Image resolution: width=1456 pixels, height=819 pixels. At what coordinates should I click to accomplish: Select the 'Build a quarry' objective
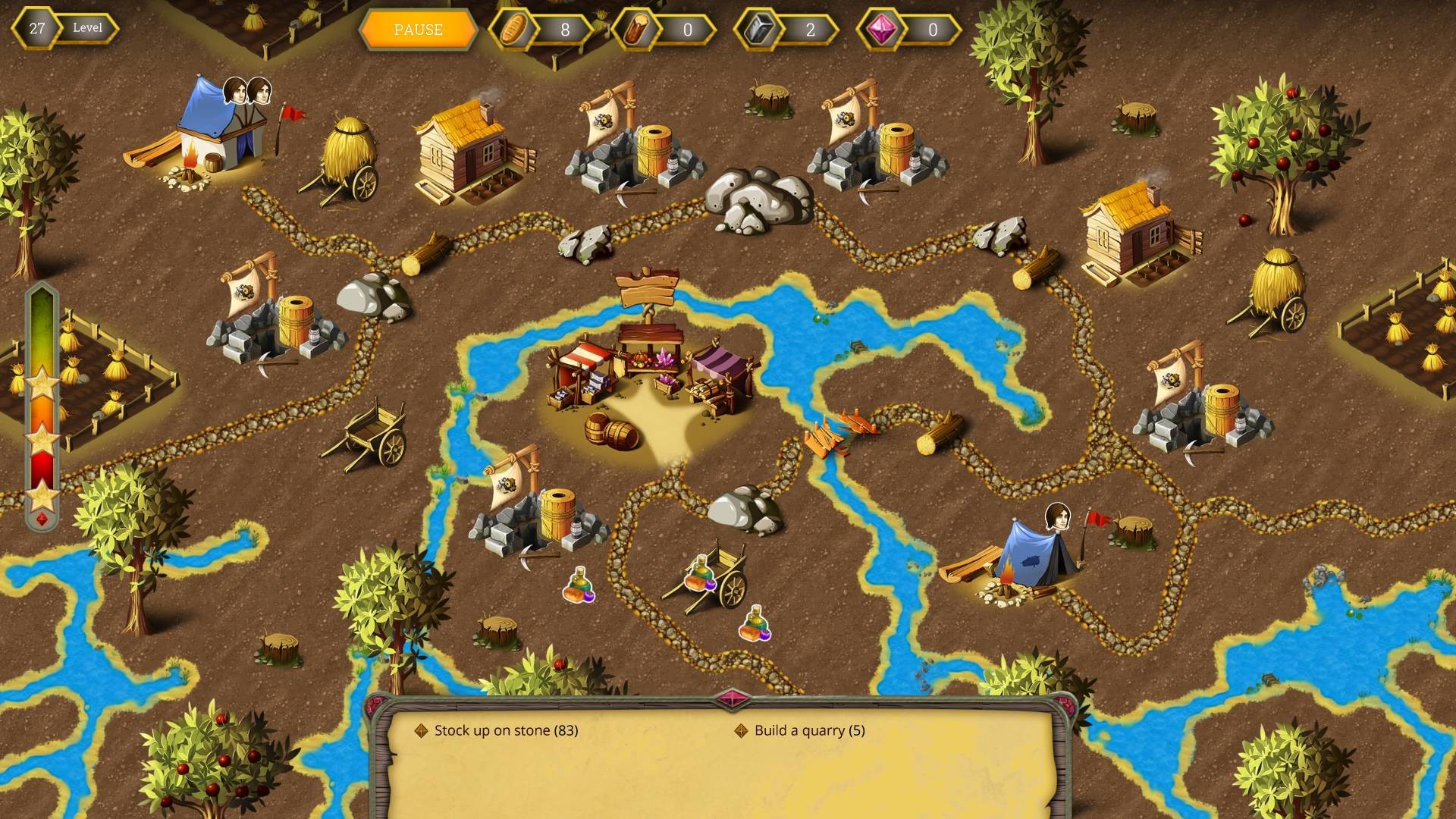tap(808, 730)
